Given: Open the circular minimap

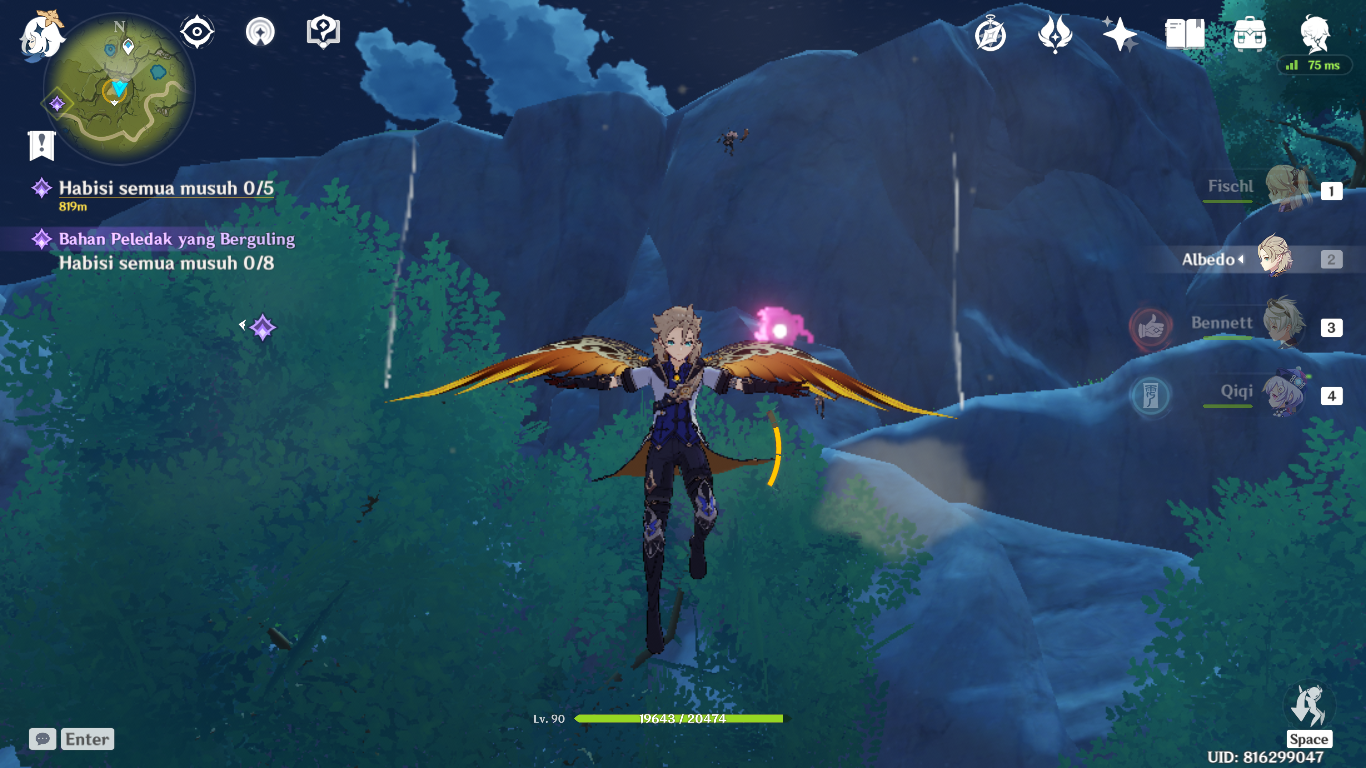Looking at the screenshot, I should click(x=119, y=90).
